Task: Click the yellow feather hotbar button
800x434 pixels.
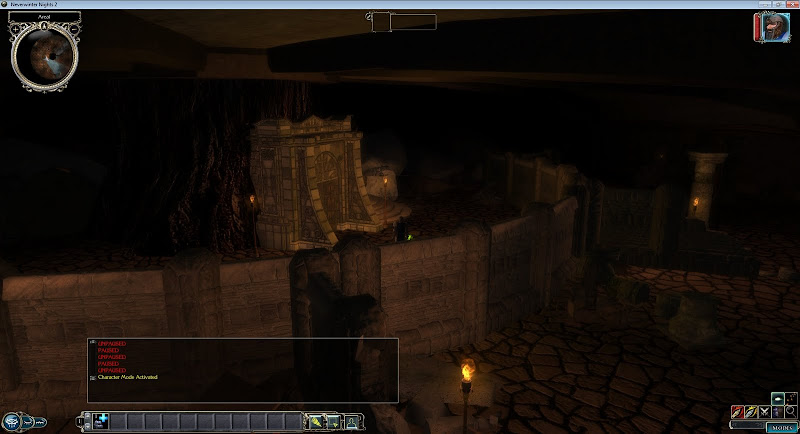Action: tap(316, 422)
